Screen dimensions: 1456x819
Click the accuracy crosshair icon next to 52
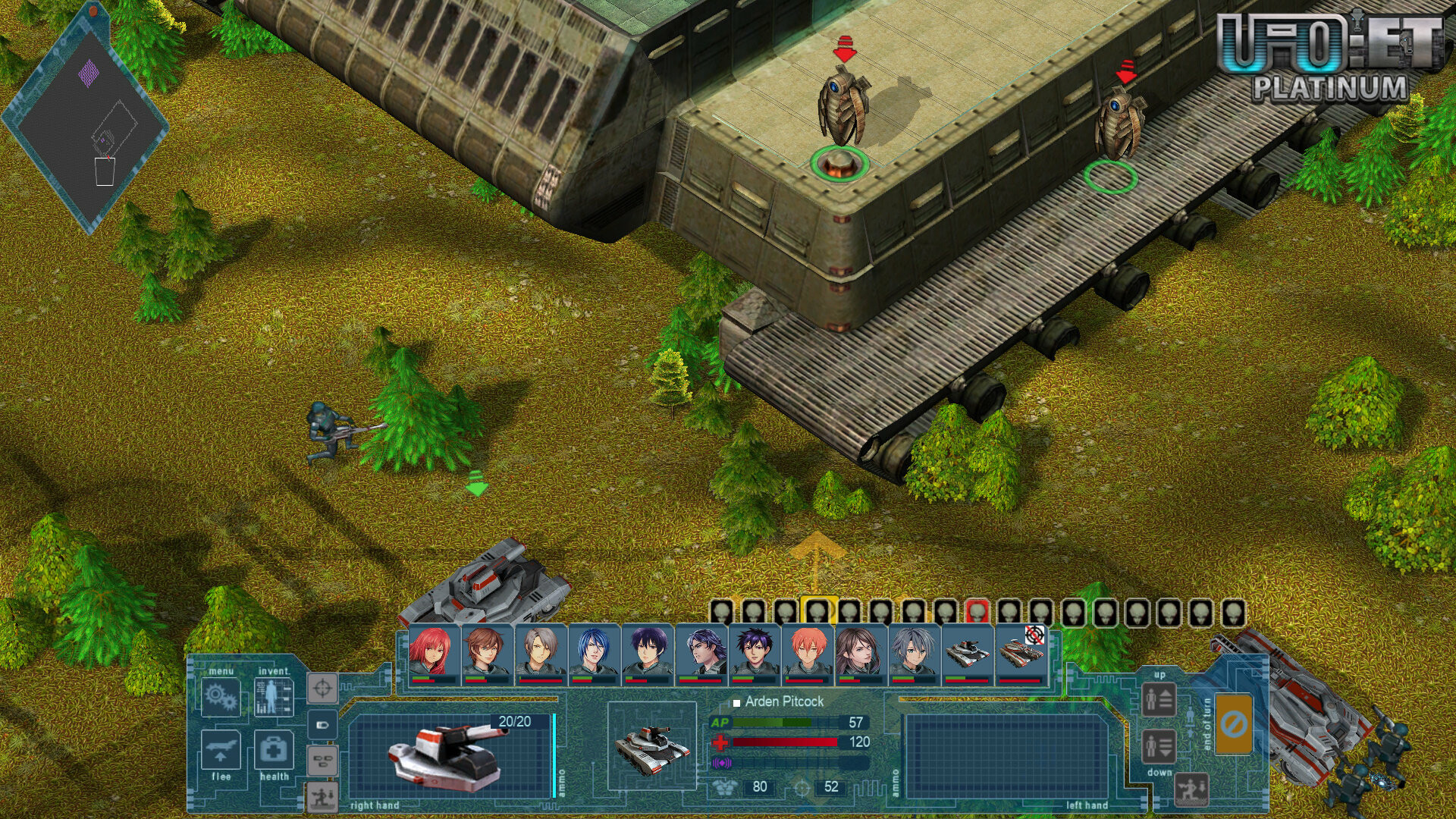[x=802, y=789]
